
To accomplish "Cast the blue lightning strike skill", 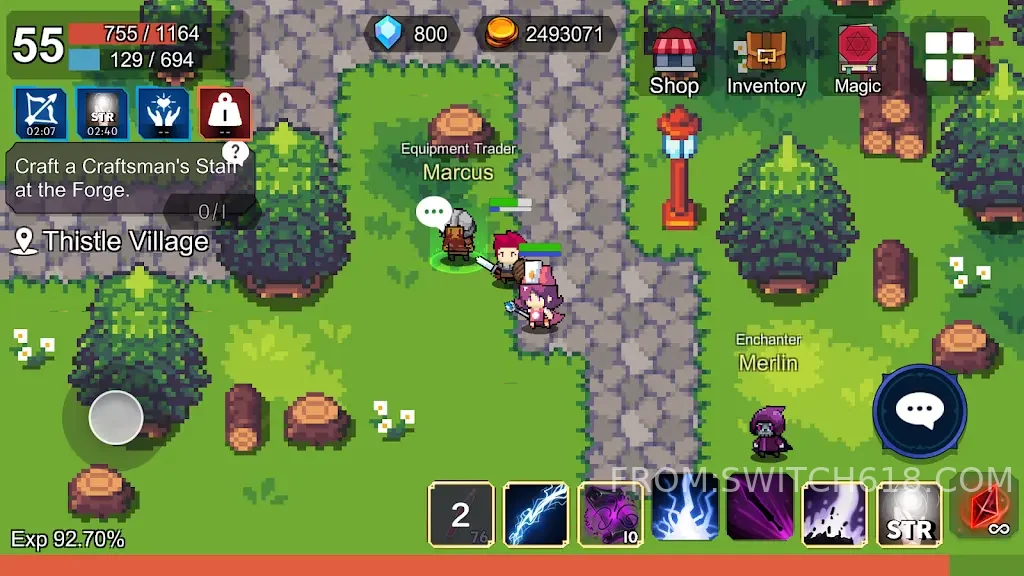I will (x=685, y=514).
